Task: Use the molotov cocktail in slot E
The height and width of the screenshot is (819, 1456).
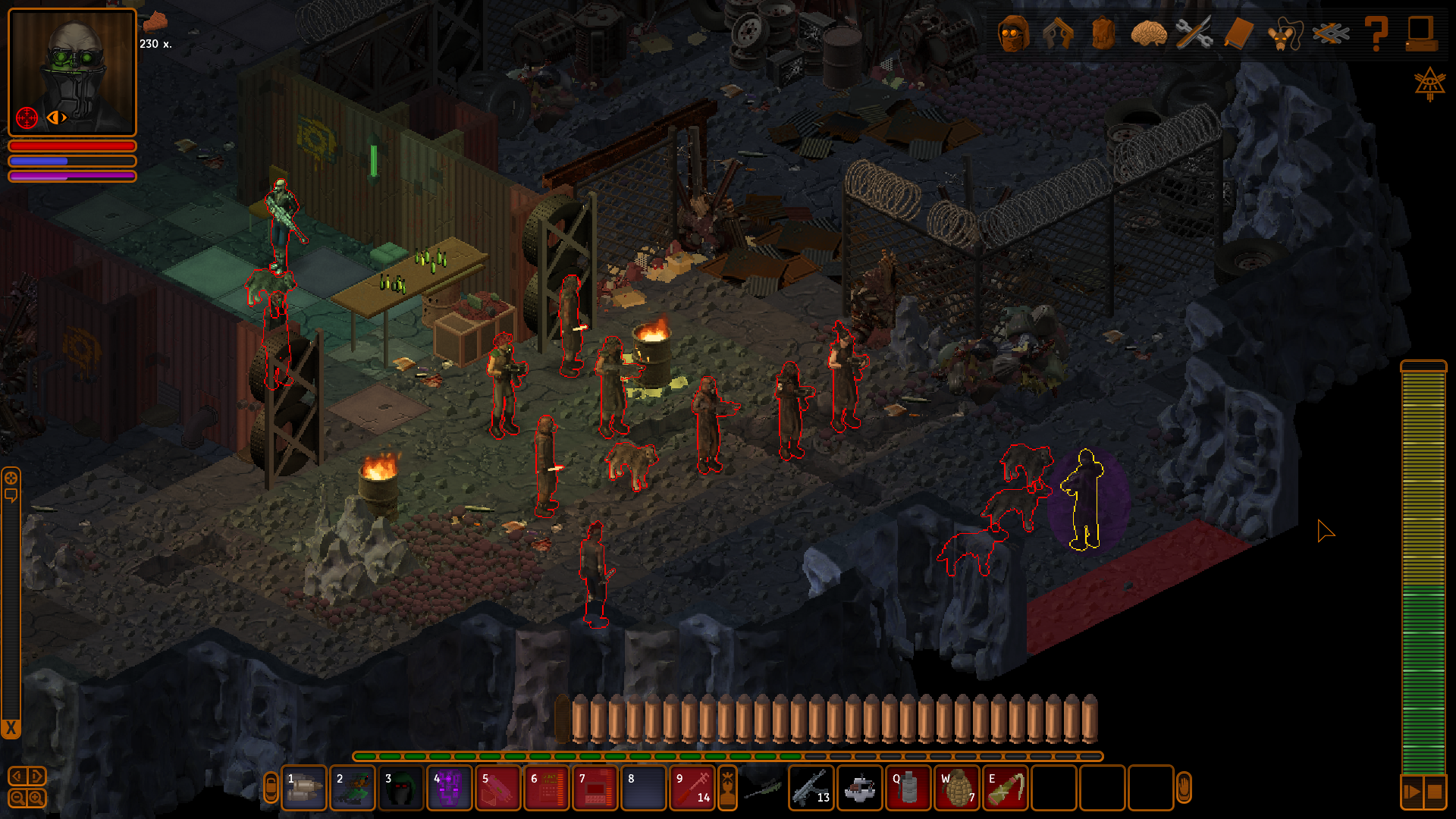Action: tap(1006, 789)
